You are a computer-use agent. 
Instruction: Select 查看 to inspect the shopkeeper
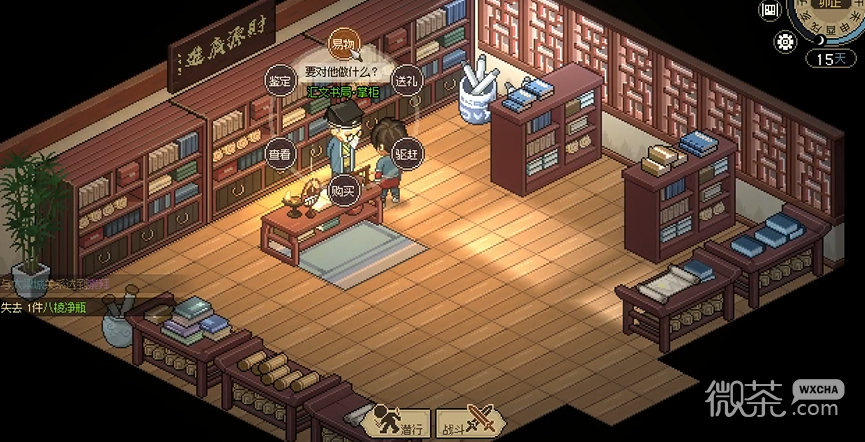[x=280, y=154]
